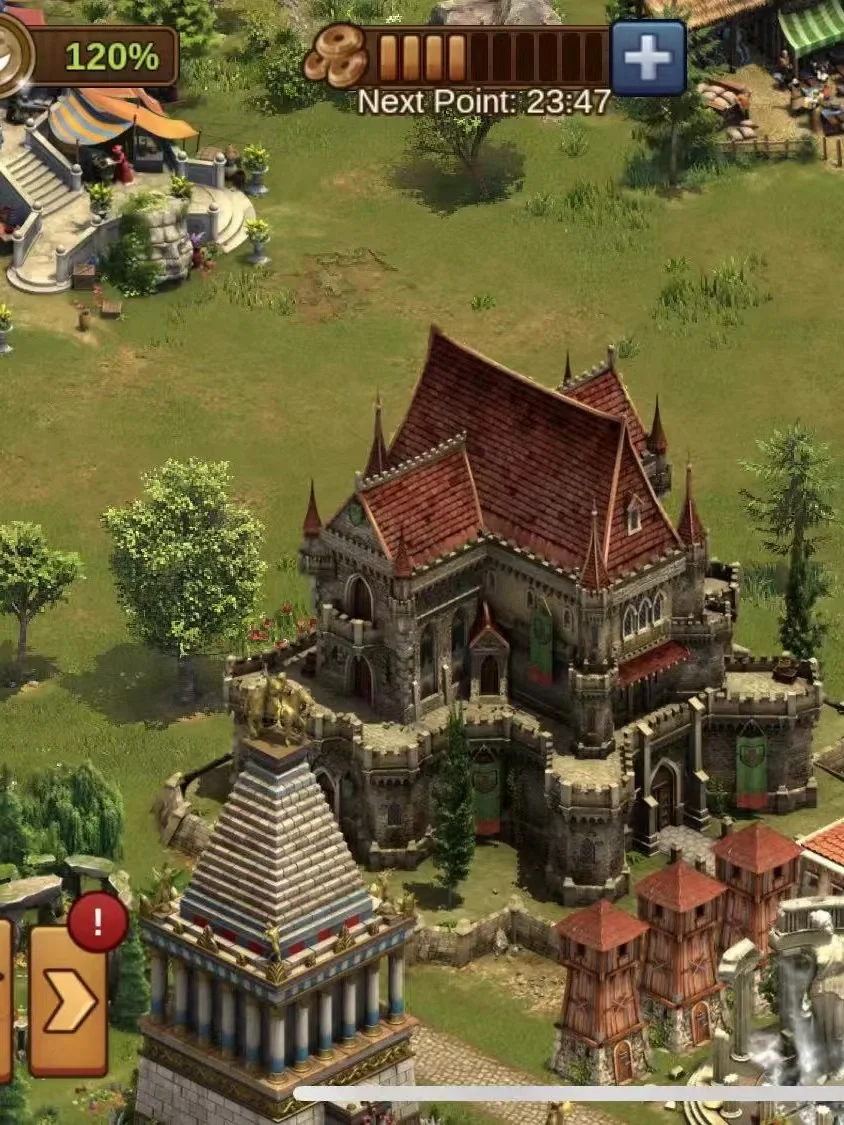Viewport: 844px width, 1125px height.
Task: Tap the blue plus button to buy Forge Points
Action: point(648,58)
